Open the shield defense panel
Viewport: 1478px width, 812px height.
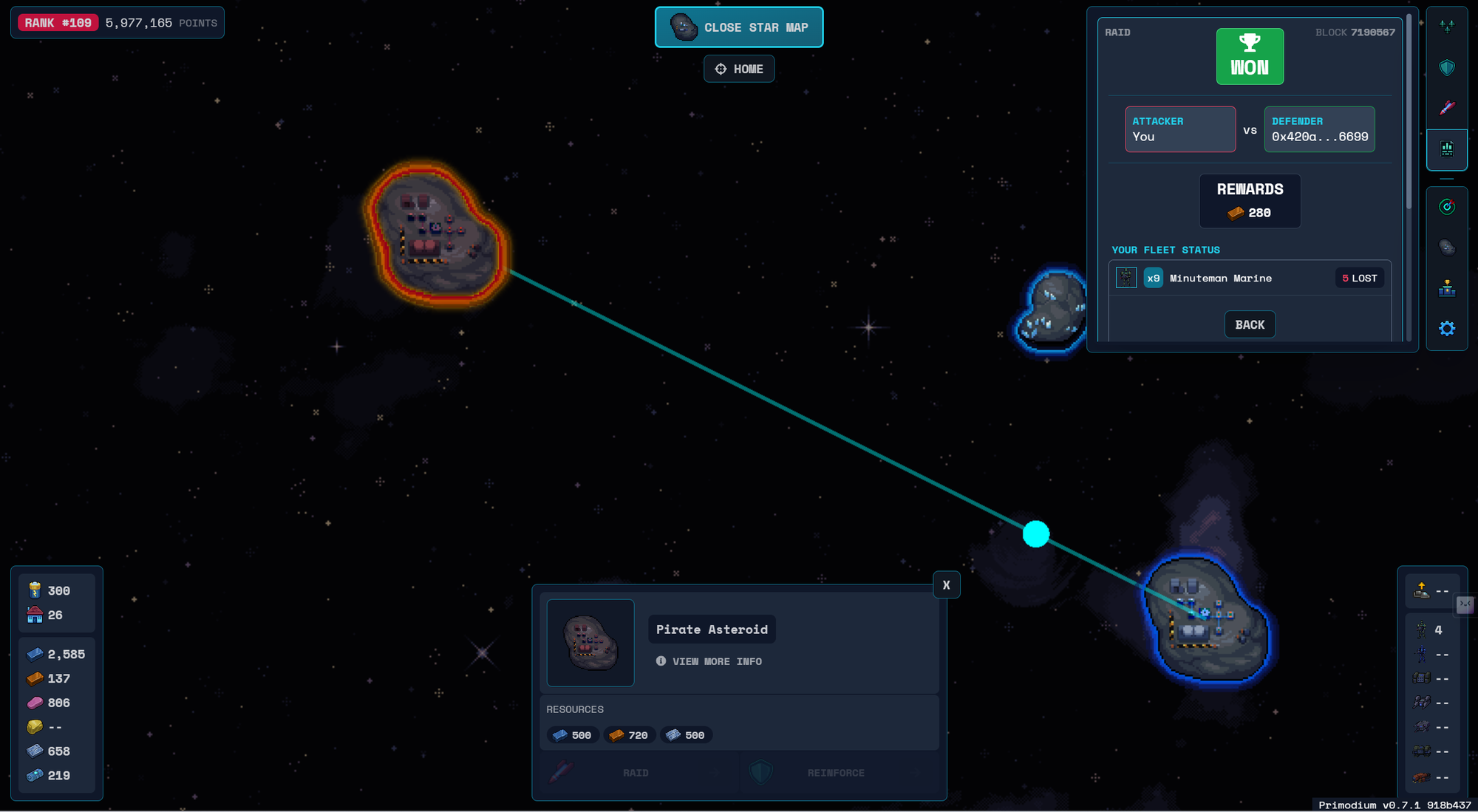(x=1446, y=68)
